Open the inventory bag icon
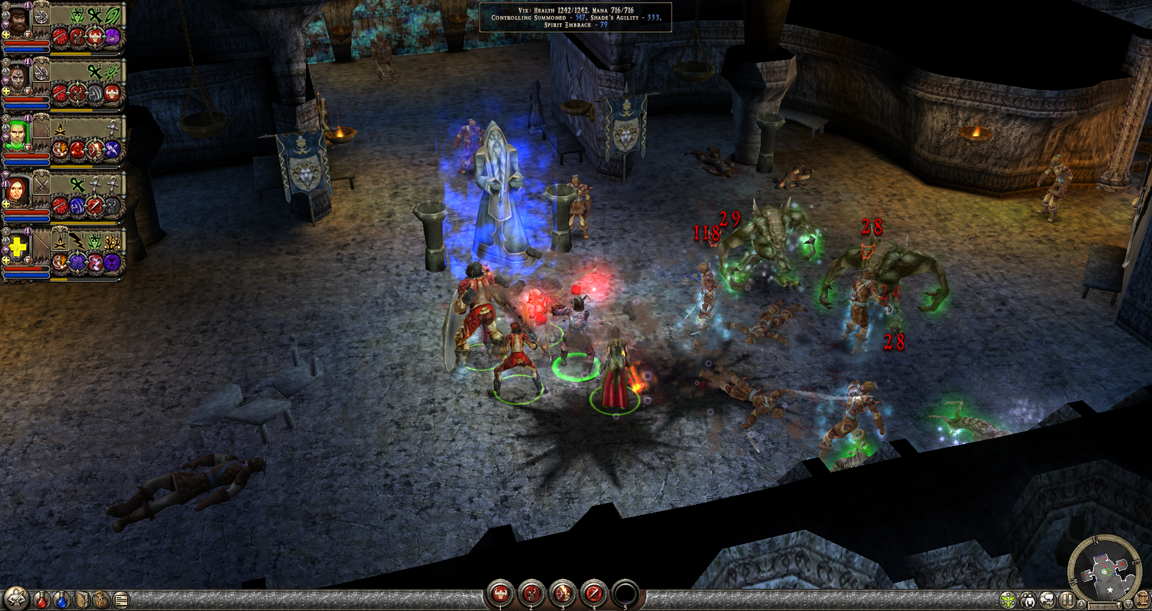The width and height of the screenshot is (1152, 611). (101, 600)
